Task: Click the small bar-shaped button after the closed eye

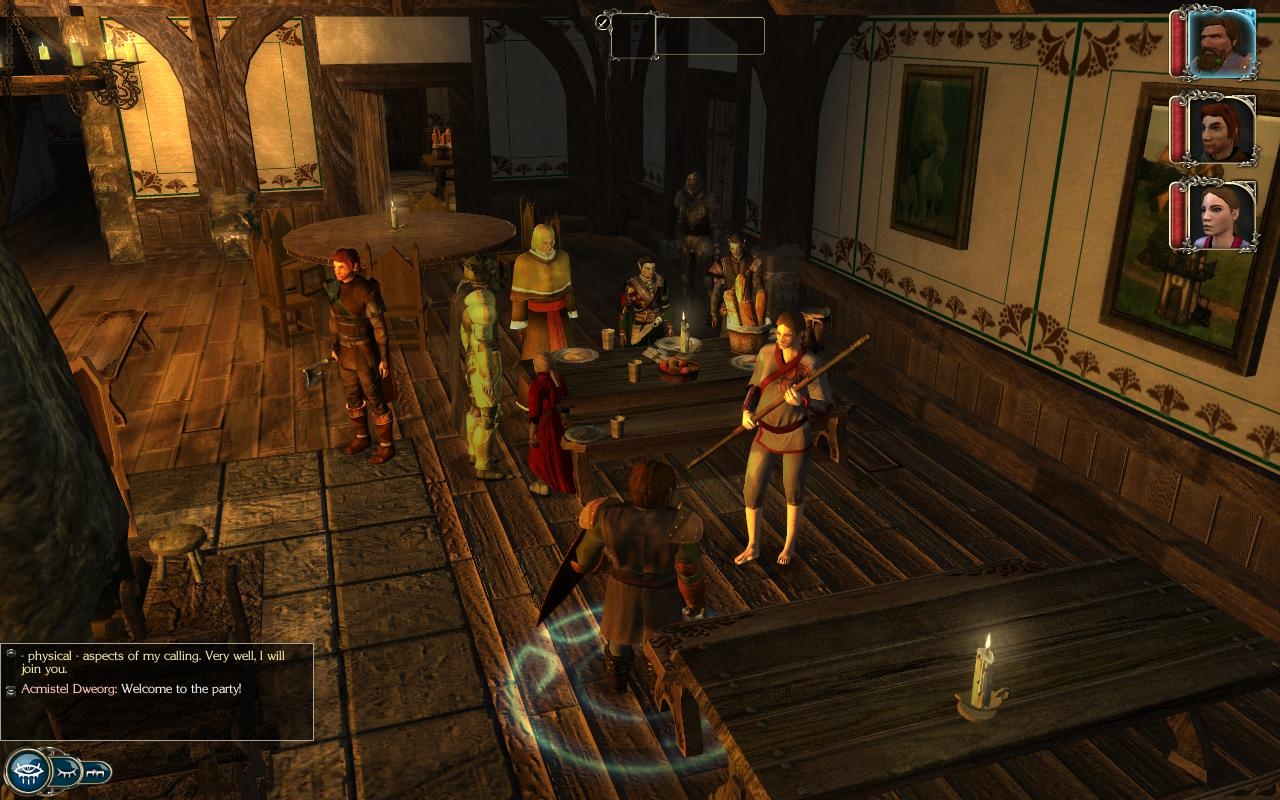Action: pyautogui.click(x=96, y=772)
